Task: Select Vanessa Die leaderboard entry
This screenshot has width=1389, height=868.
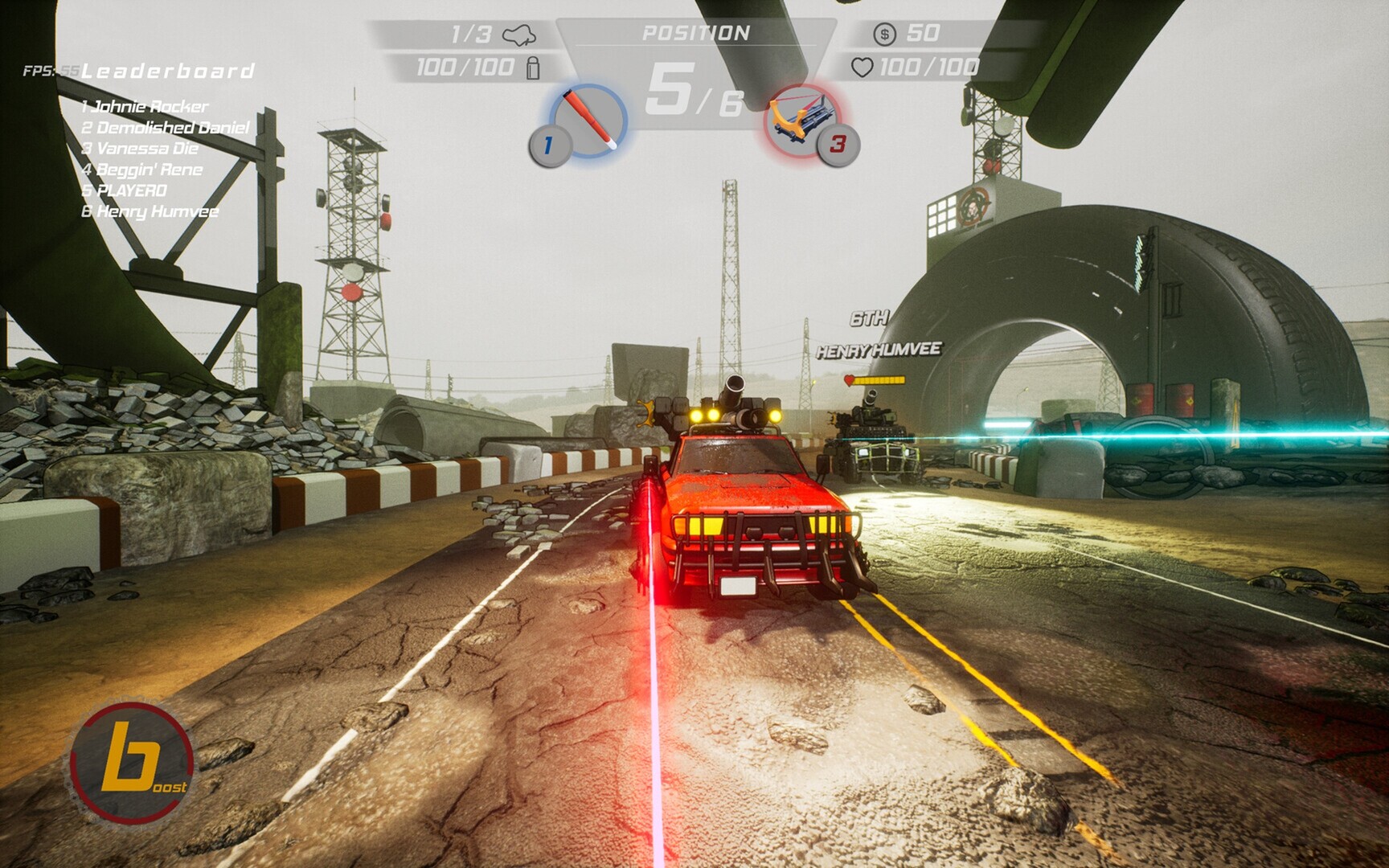Action: 140,149
